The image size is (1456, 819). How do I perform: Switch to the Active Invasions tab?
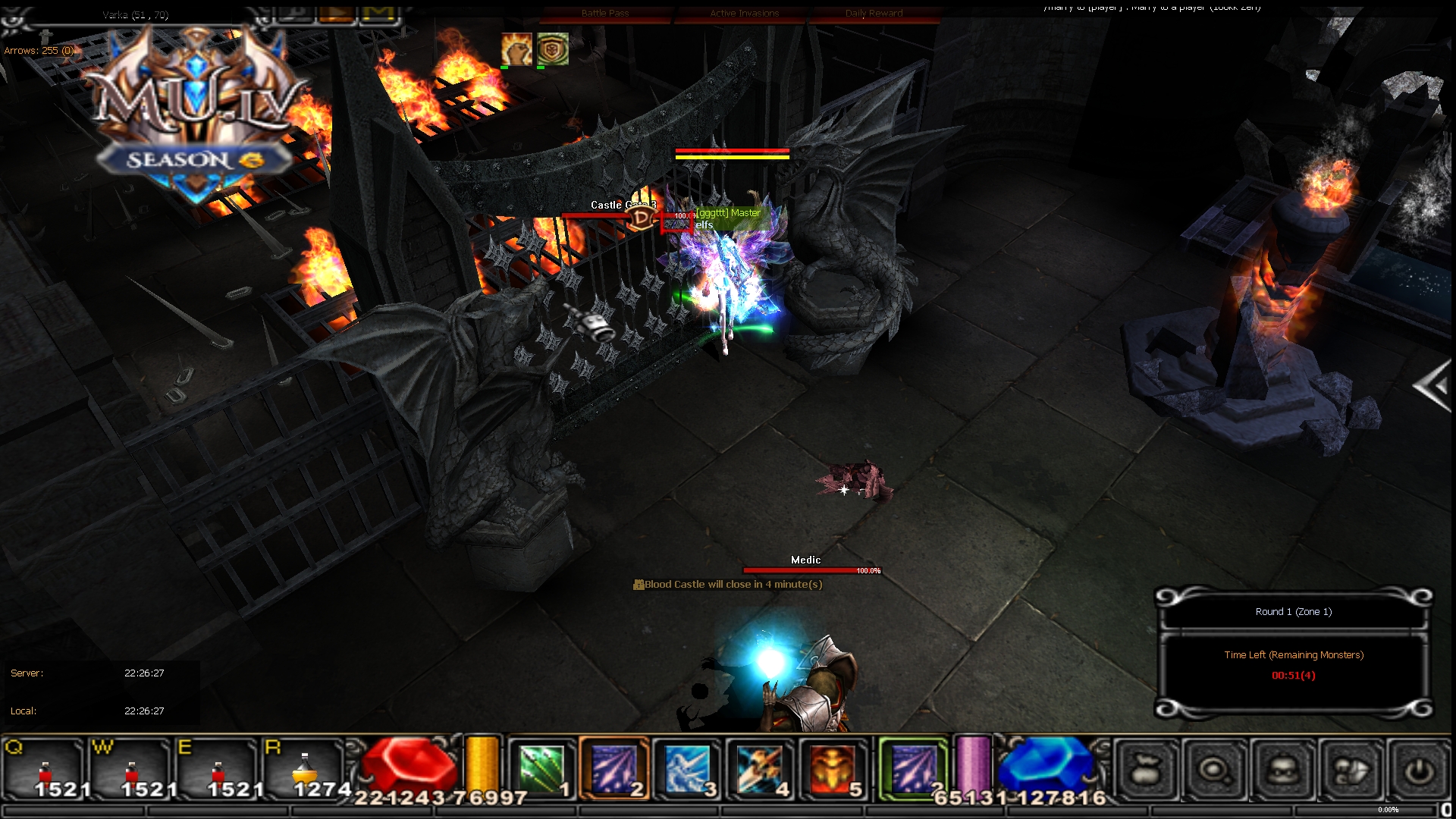744,13
